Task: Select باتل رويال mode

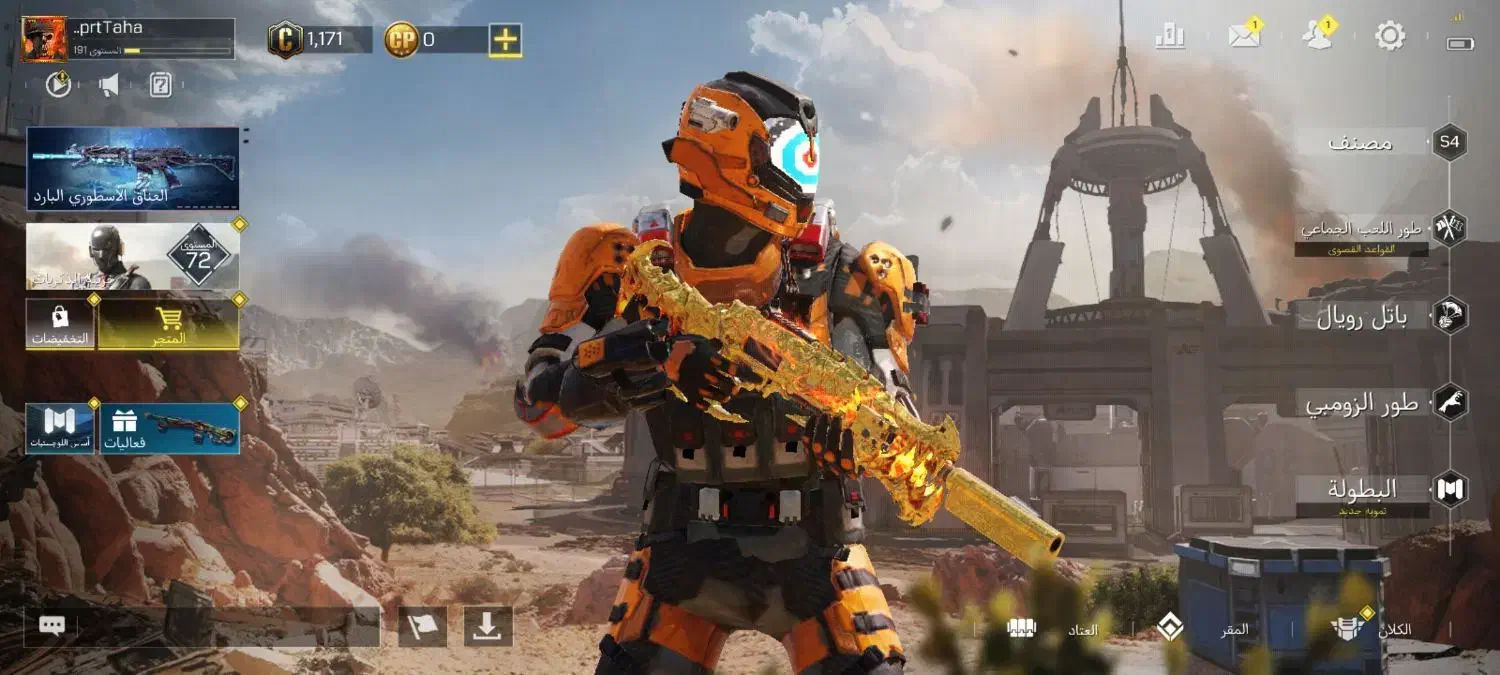Action: [x=1362, y=316]
